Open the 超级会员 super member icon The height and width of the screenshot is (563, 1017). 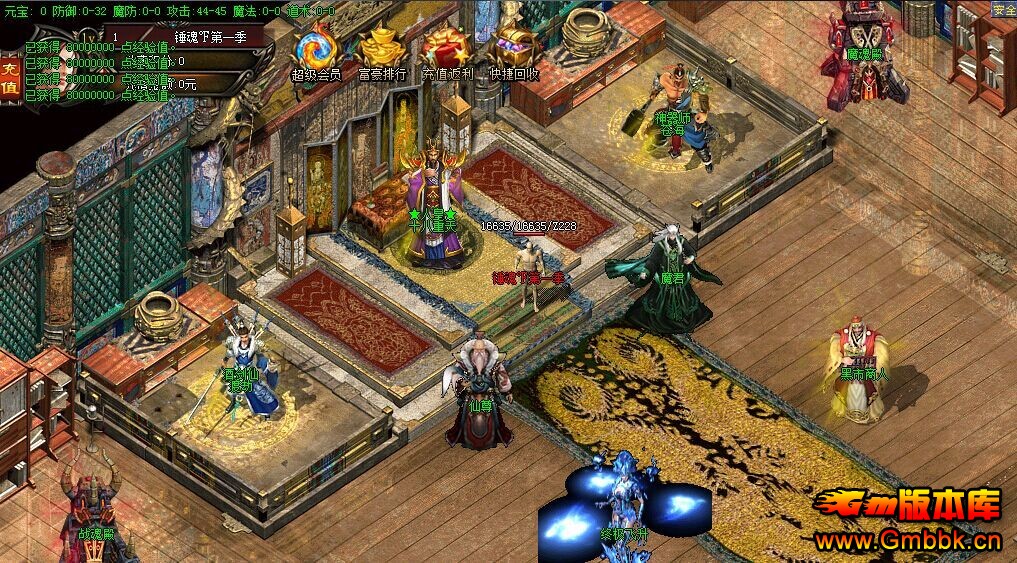click(316, 50)
